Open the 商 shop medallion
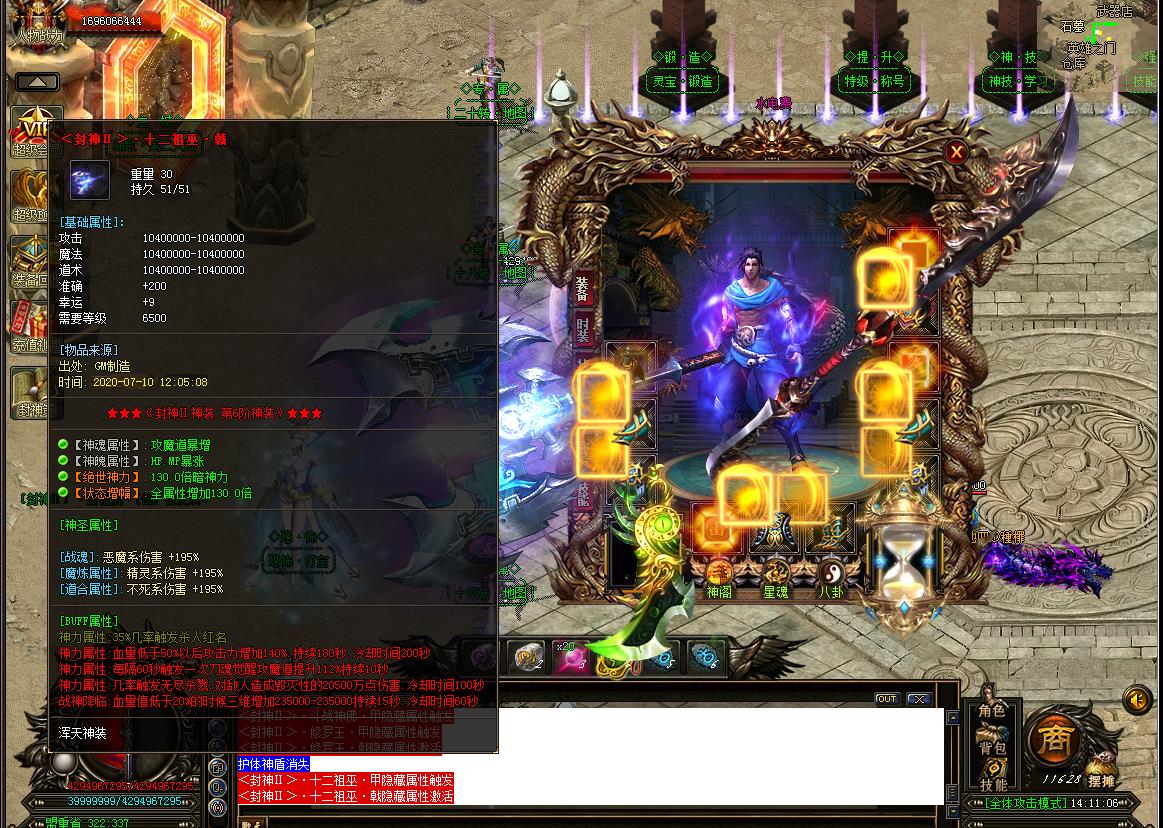This screenshot has height=828, width=1163. (1052, 741)
